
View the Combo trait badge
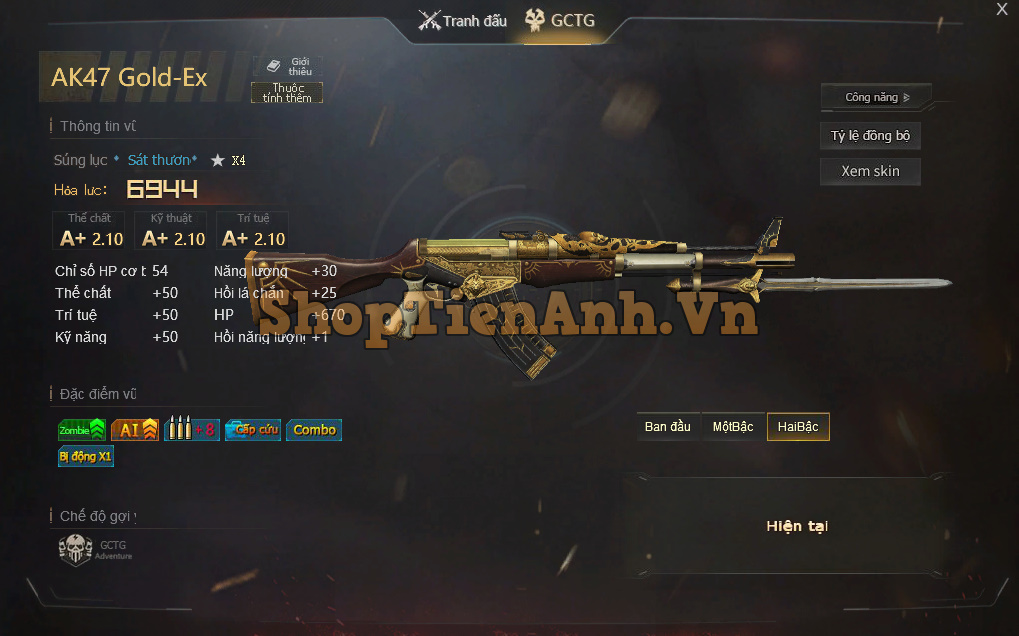pos(314,430)
